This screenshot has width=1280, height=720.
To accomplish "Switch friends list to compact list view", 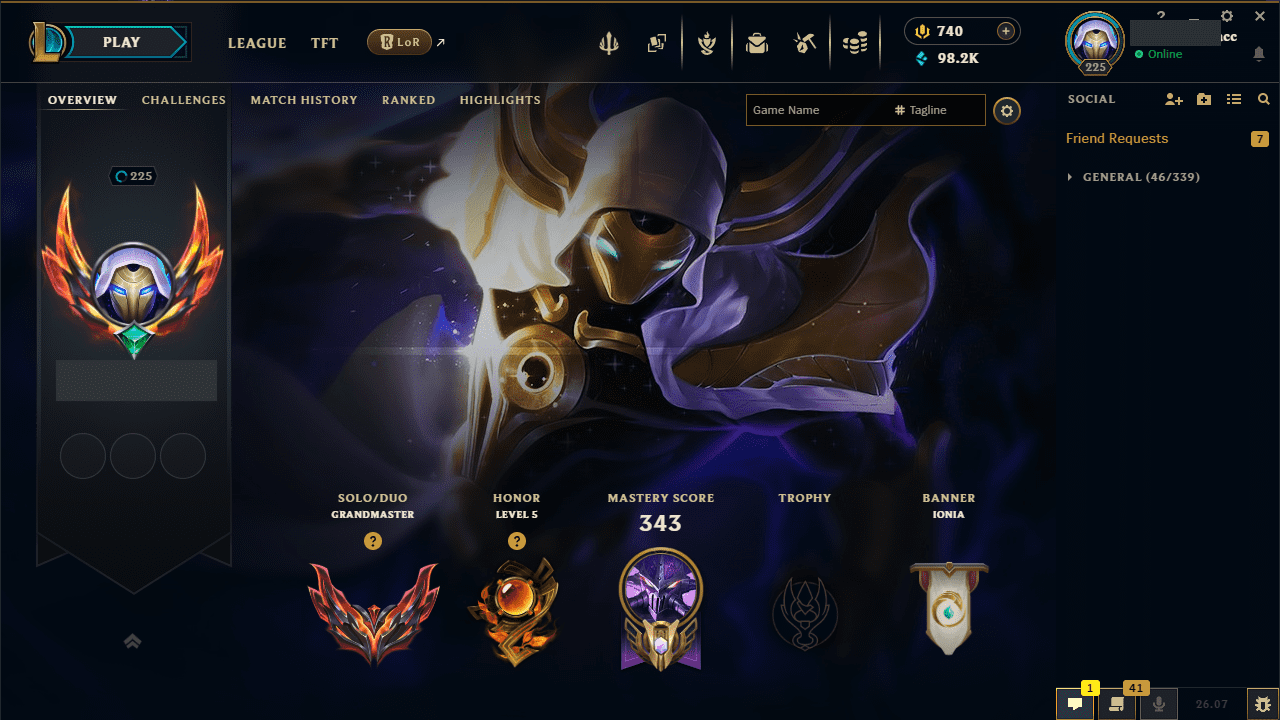I will tap(1234, 99).
